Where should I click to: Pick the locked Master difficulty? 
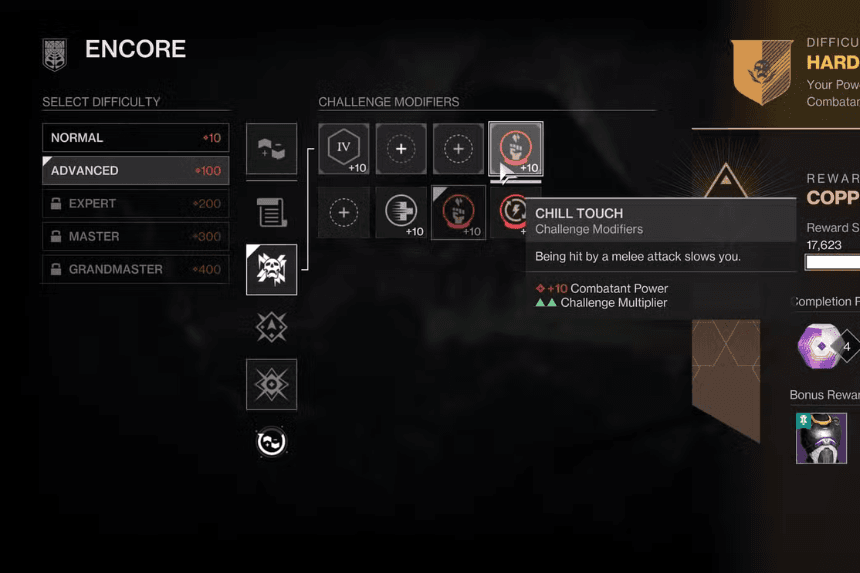click(135, 237)
